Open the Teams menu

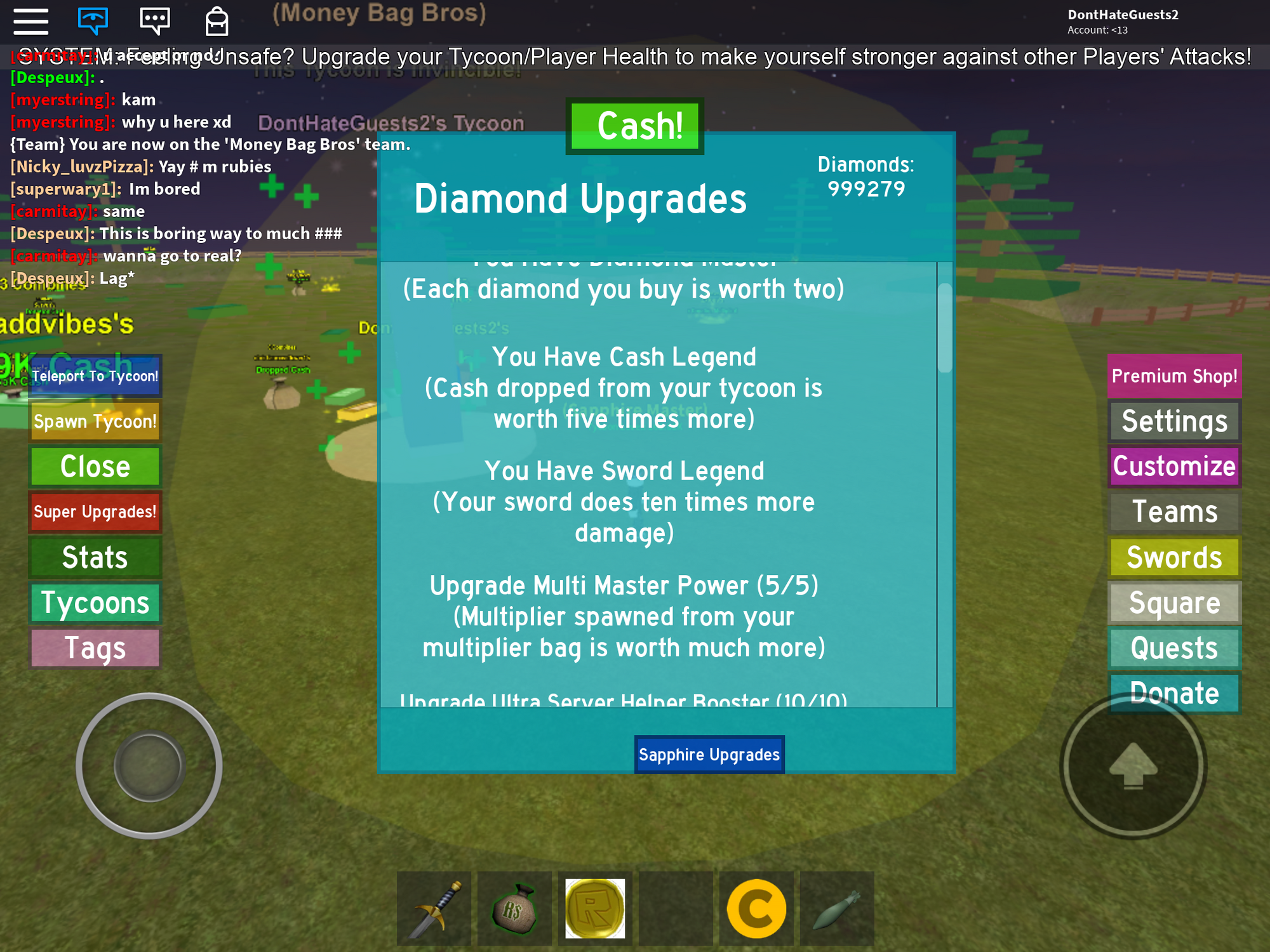click(1173, 512)
